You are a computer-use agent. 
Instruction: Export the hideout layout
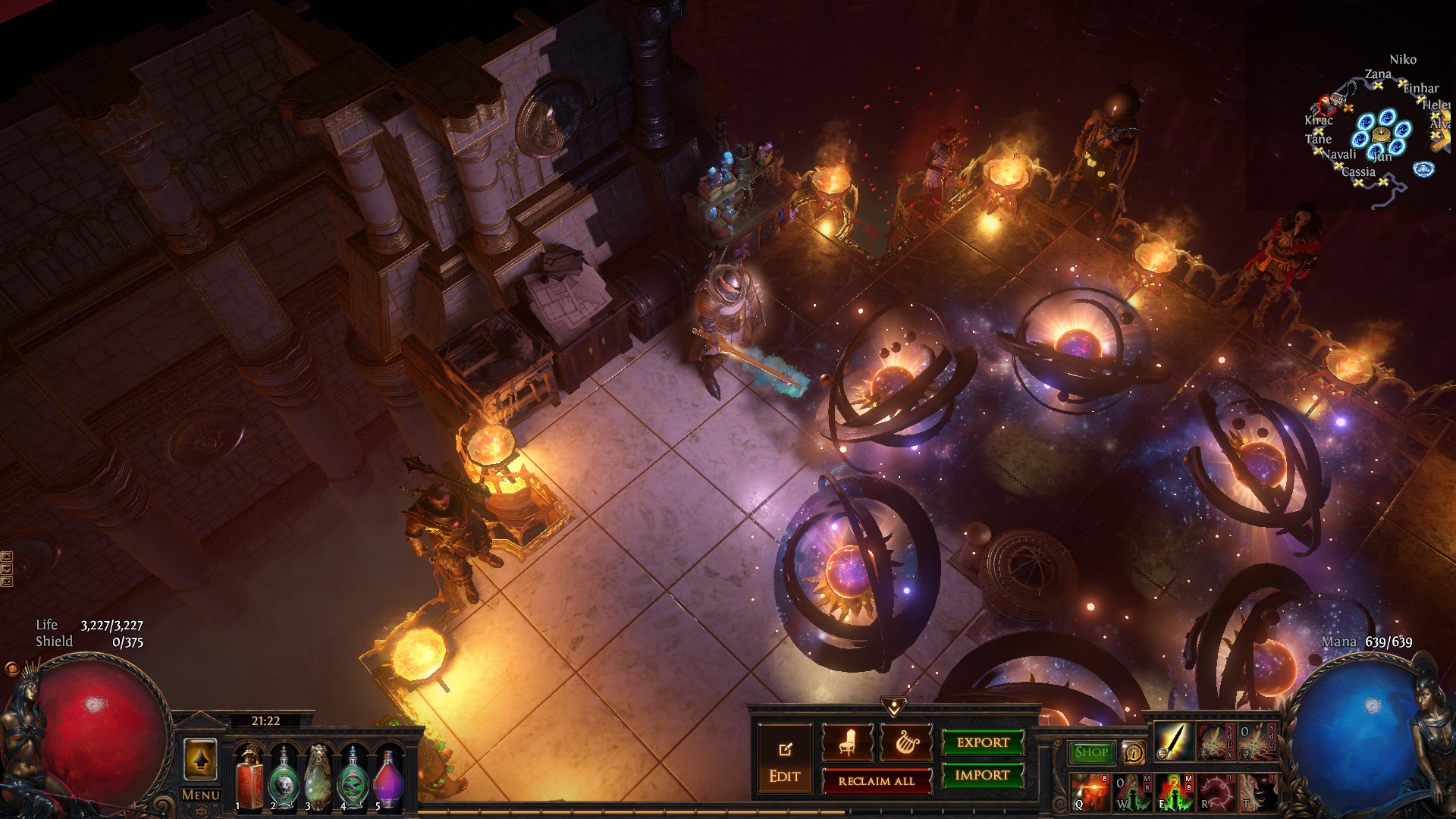(x=983, y=742)
